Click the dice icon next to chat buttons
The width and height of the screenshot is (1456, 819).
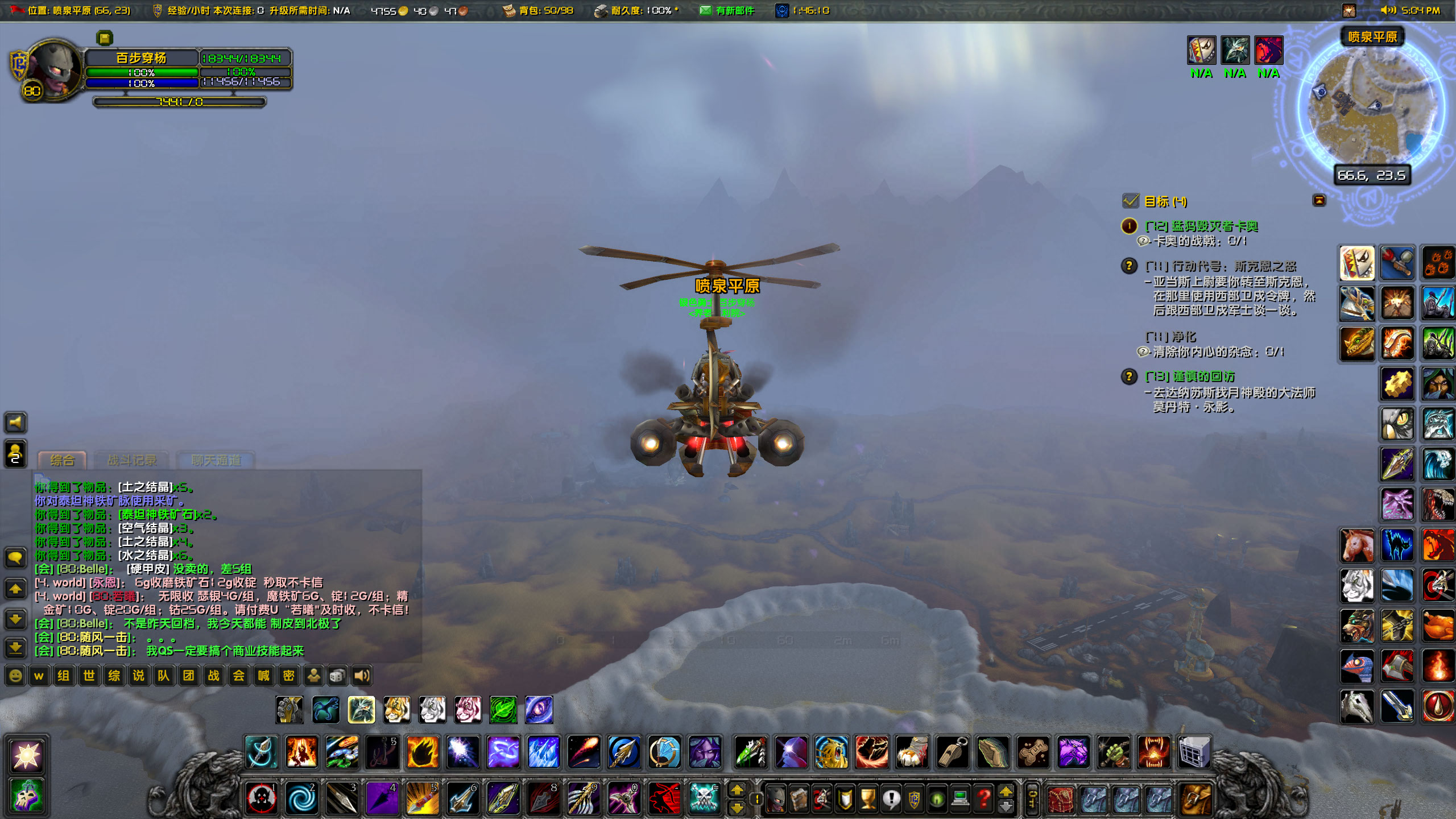(x=337, y=676)
